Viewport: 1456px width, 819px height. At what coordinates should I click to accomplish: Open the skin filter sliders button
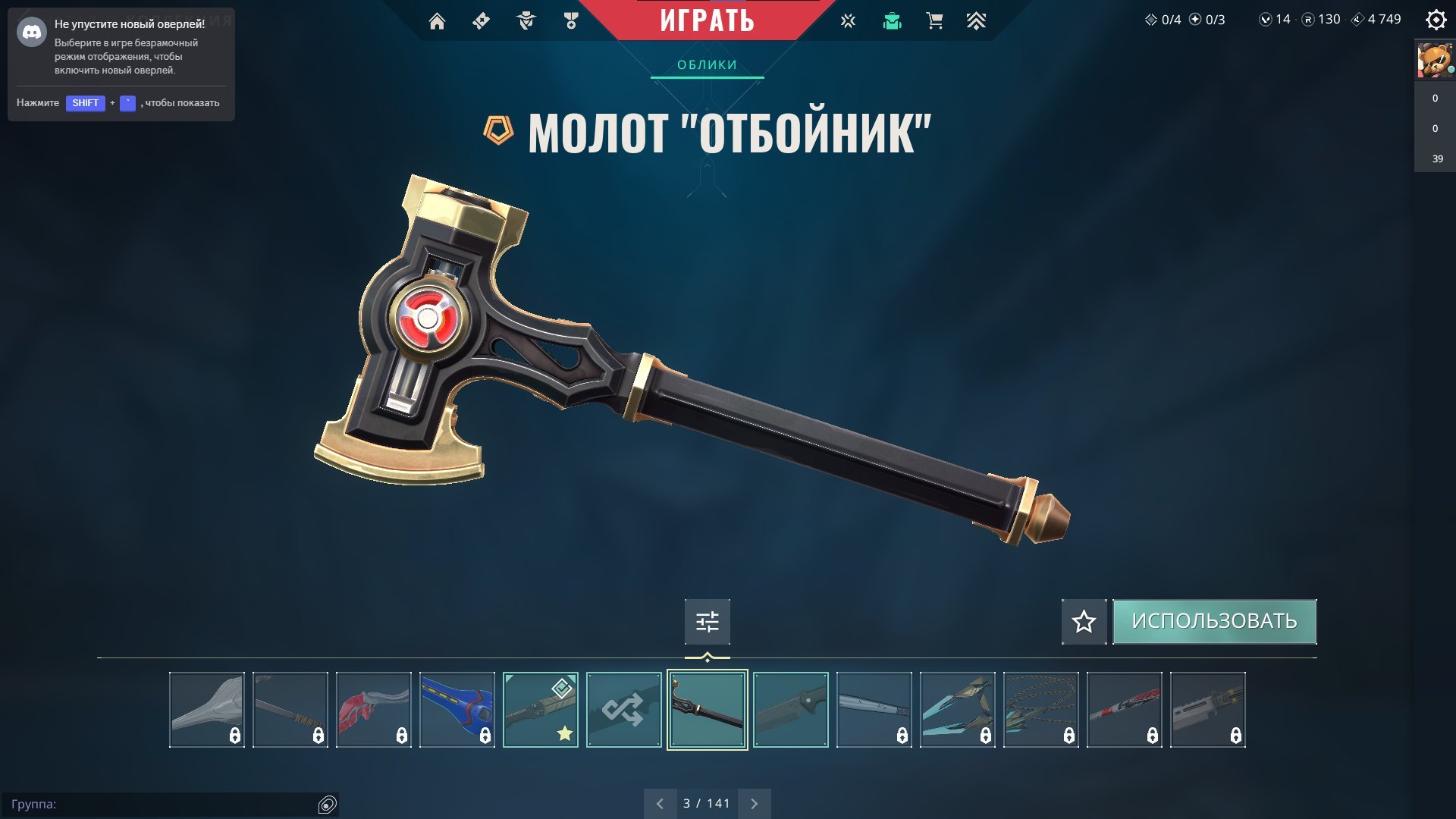coord(707,622)
